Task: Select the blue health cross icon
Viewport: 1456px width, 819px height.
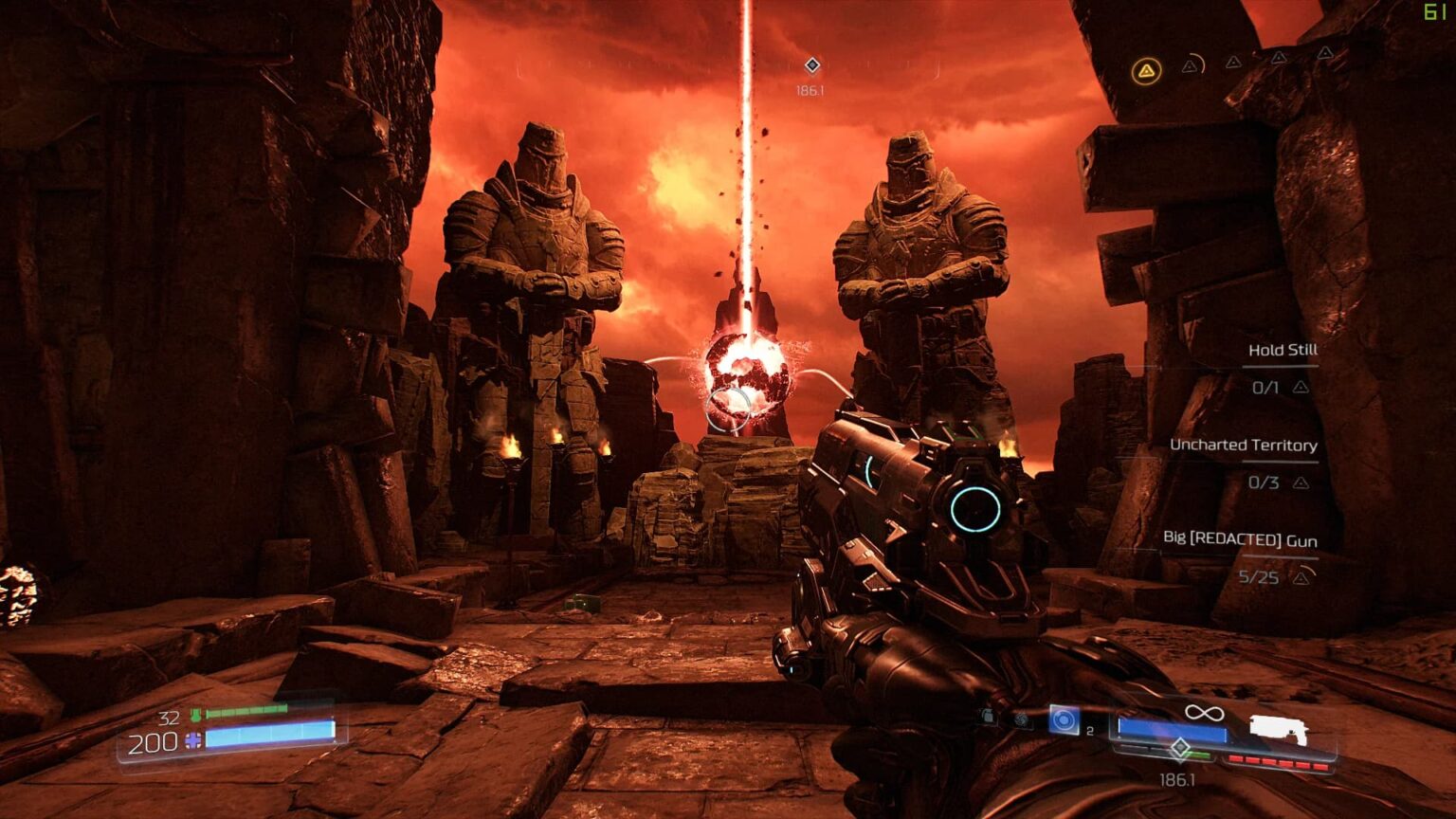Action: tap(192, 738)
